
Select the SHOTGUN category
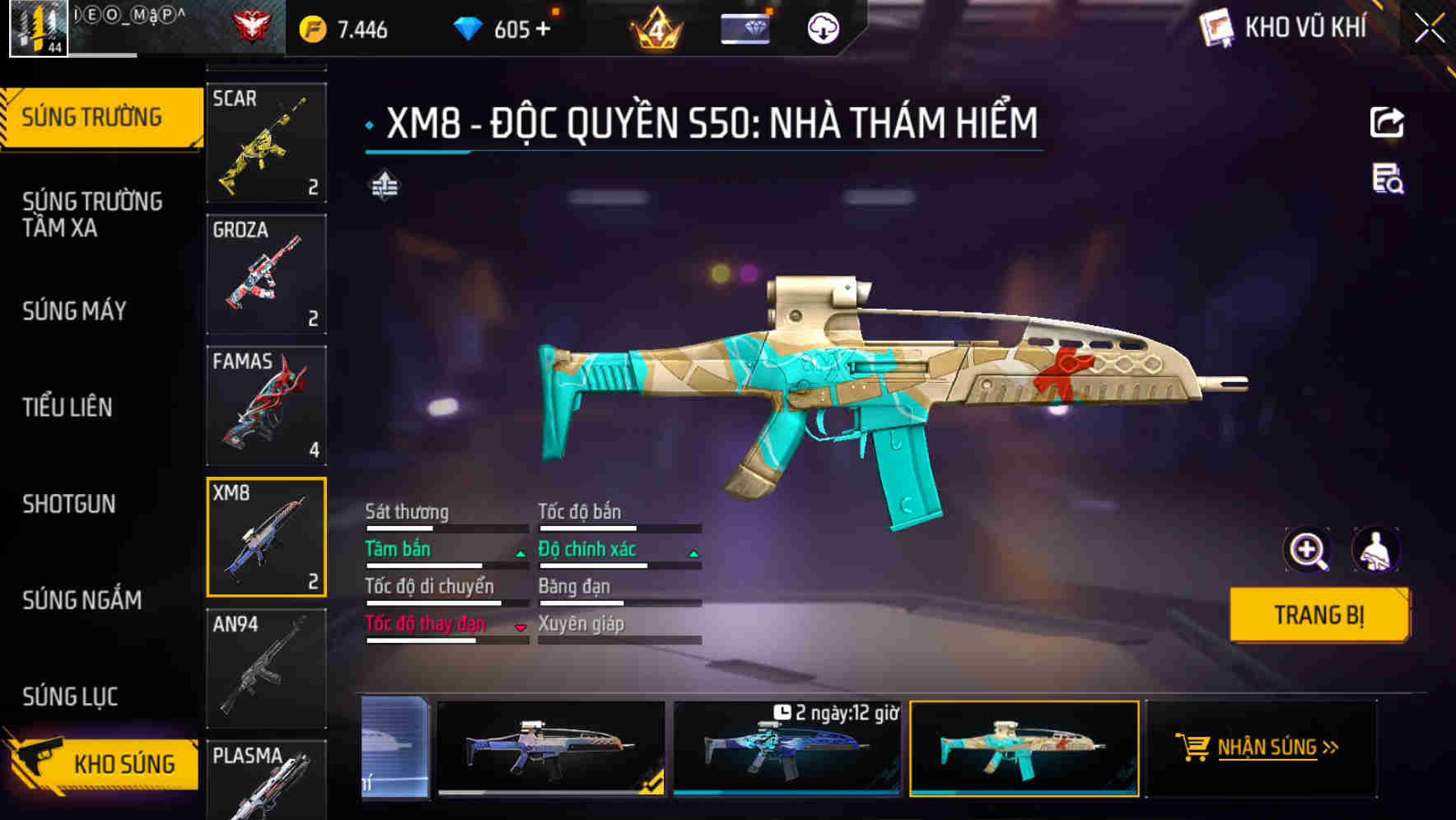pos(69,504)
